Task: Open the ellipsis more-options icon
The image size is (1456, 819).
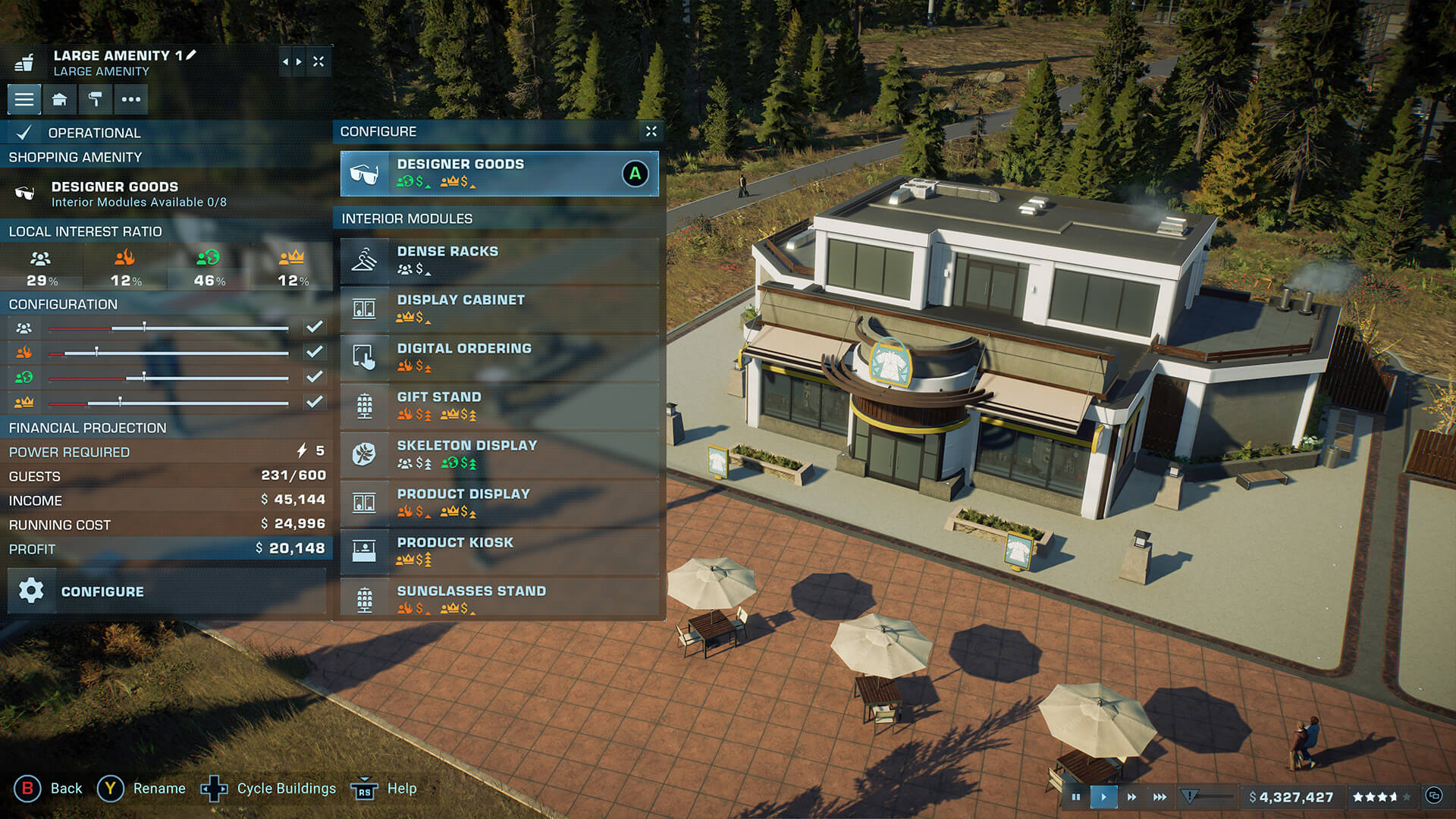Action: point(130,99)
